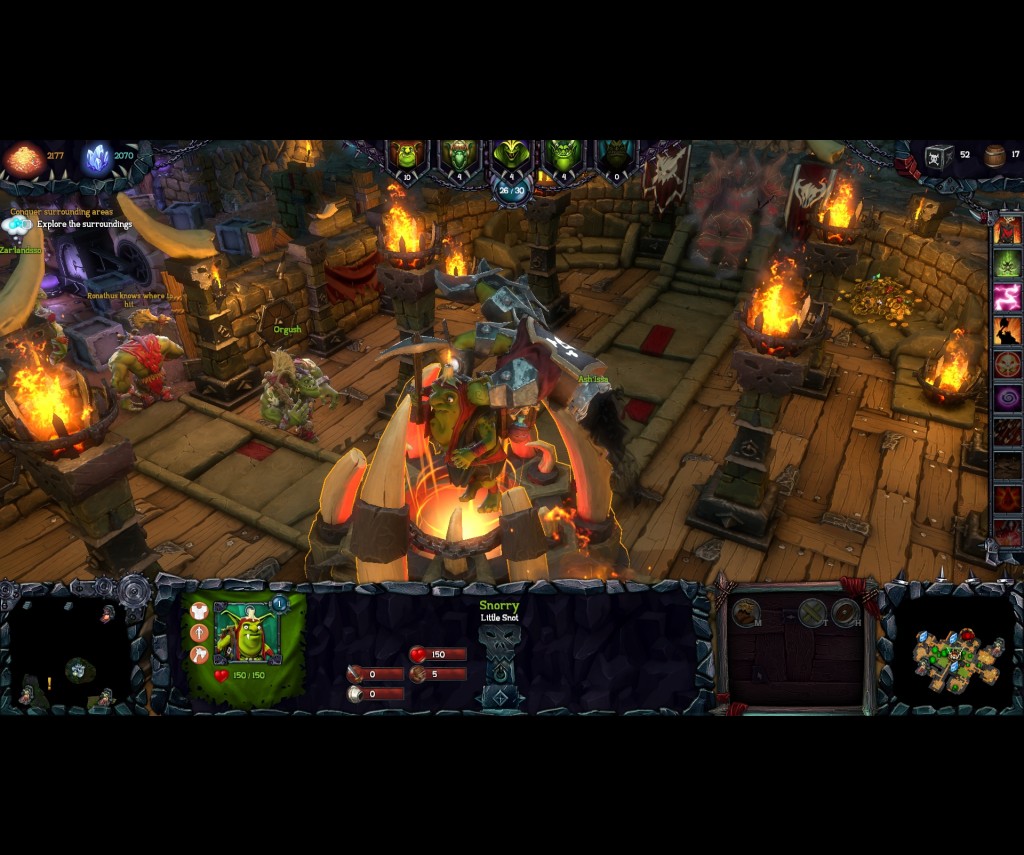Cast the pink lightning spell in the sidebar
Screen dimensions: 1024x855
coord(1007,297)
